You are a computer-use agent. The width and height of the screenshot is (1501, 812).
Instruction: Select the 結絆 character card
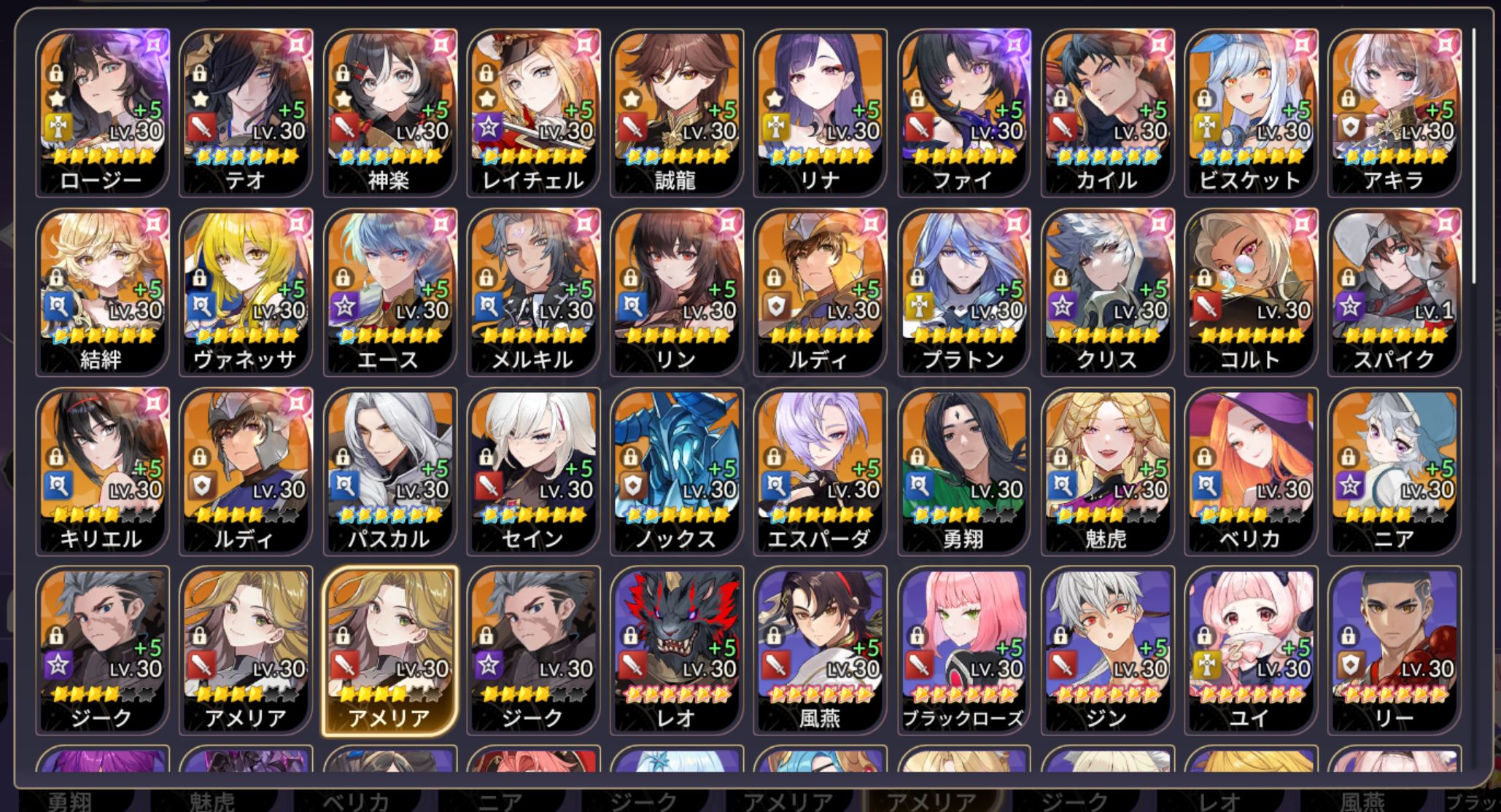pos(102,292)
